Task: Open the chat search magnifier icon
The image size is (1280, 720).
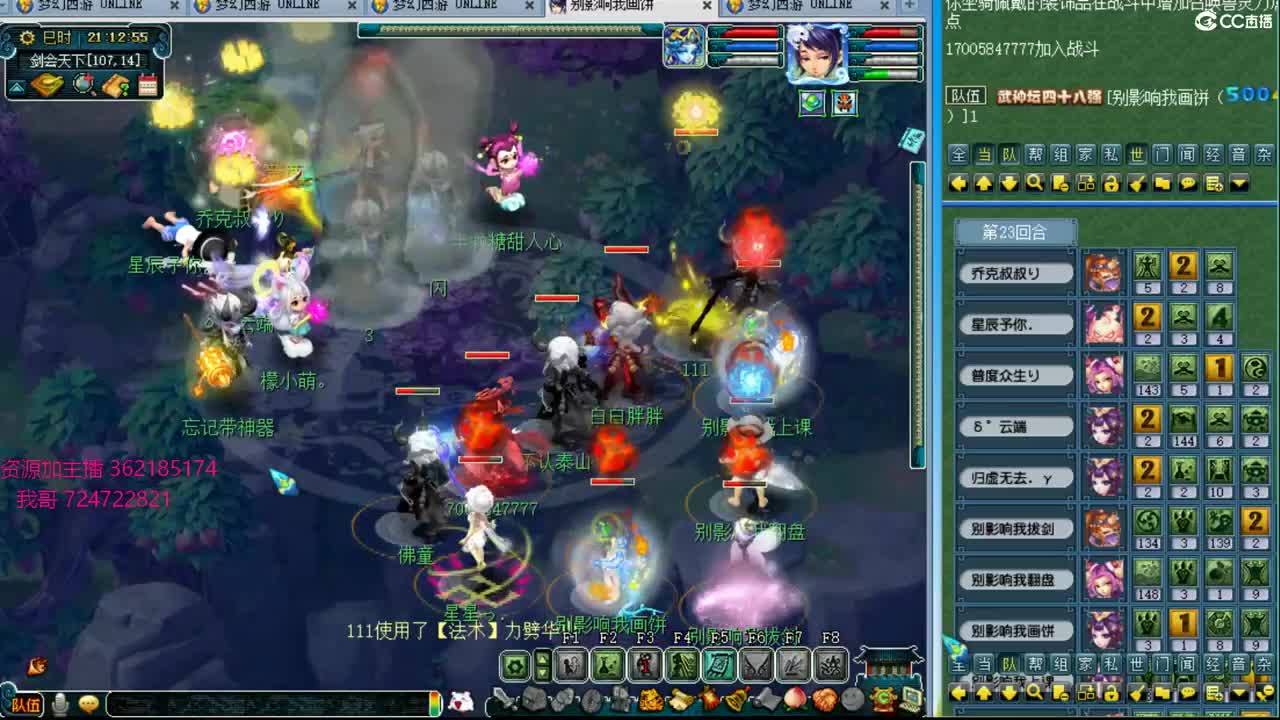Action: (x=1034, y=183)
